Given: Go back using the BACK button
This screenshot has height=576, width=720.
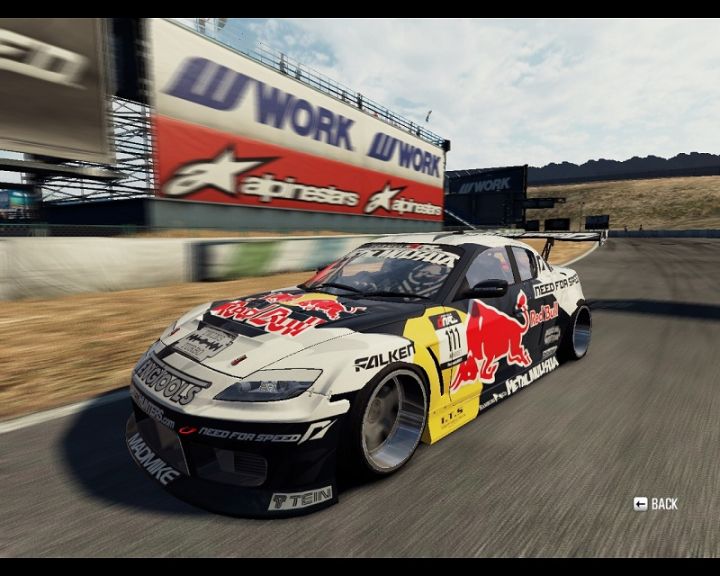Looking at the screenshot, I should point(656,504).
